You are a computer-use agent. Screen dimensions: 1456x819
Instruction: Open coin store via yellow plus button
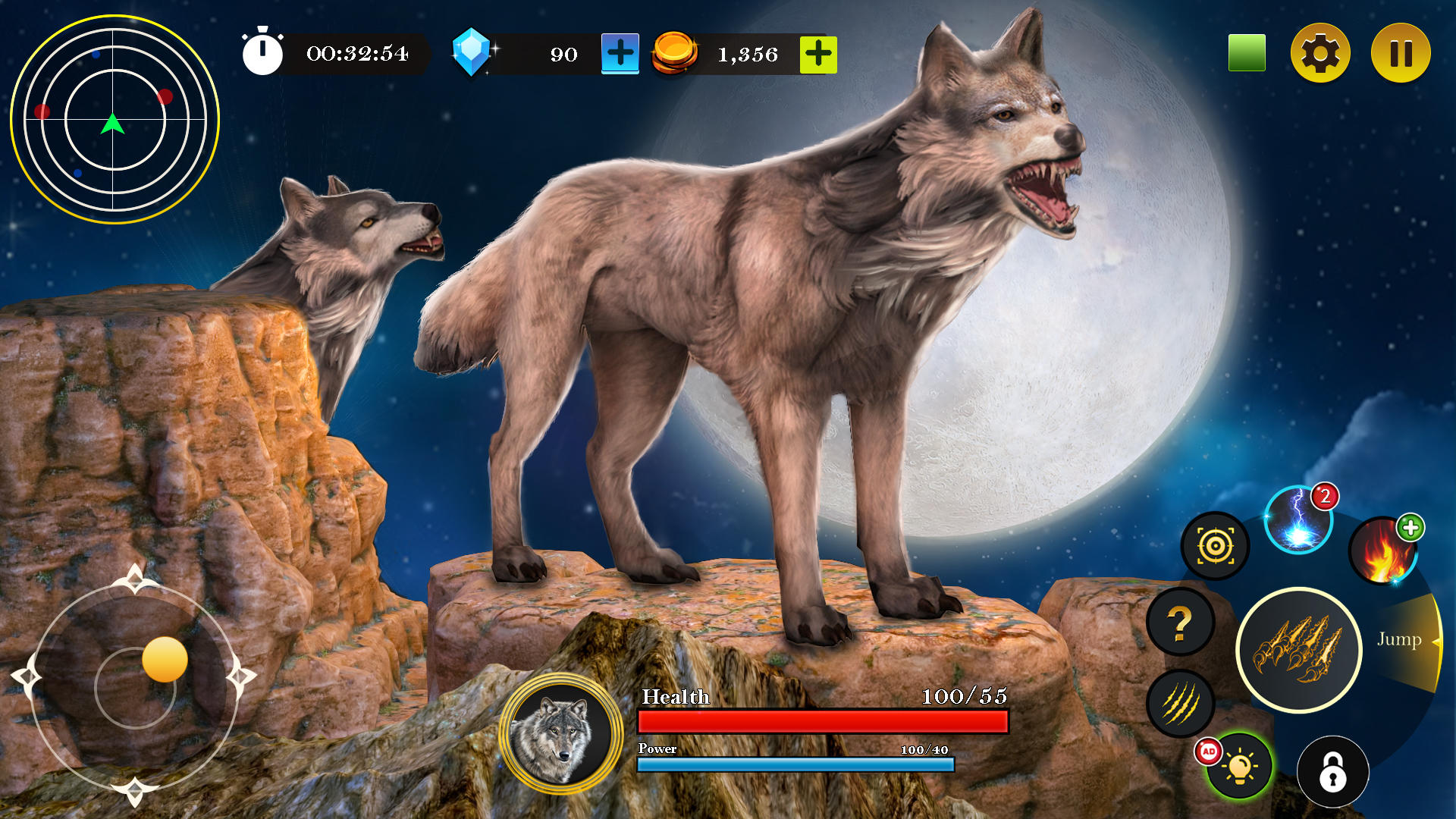tap(817, 54)
